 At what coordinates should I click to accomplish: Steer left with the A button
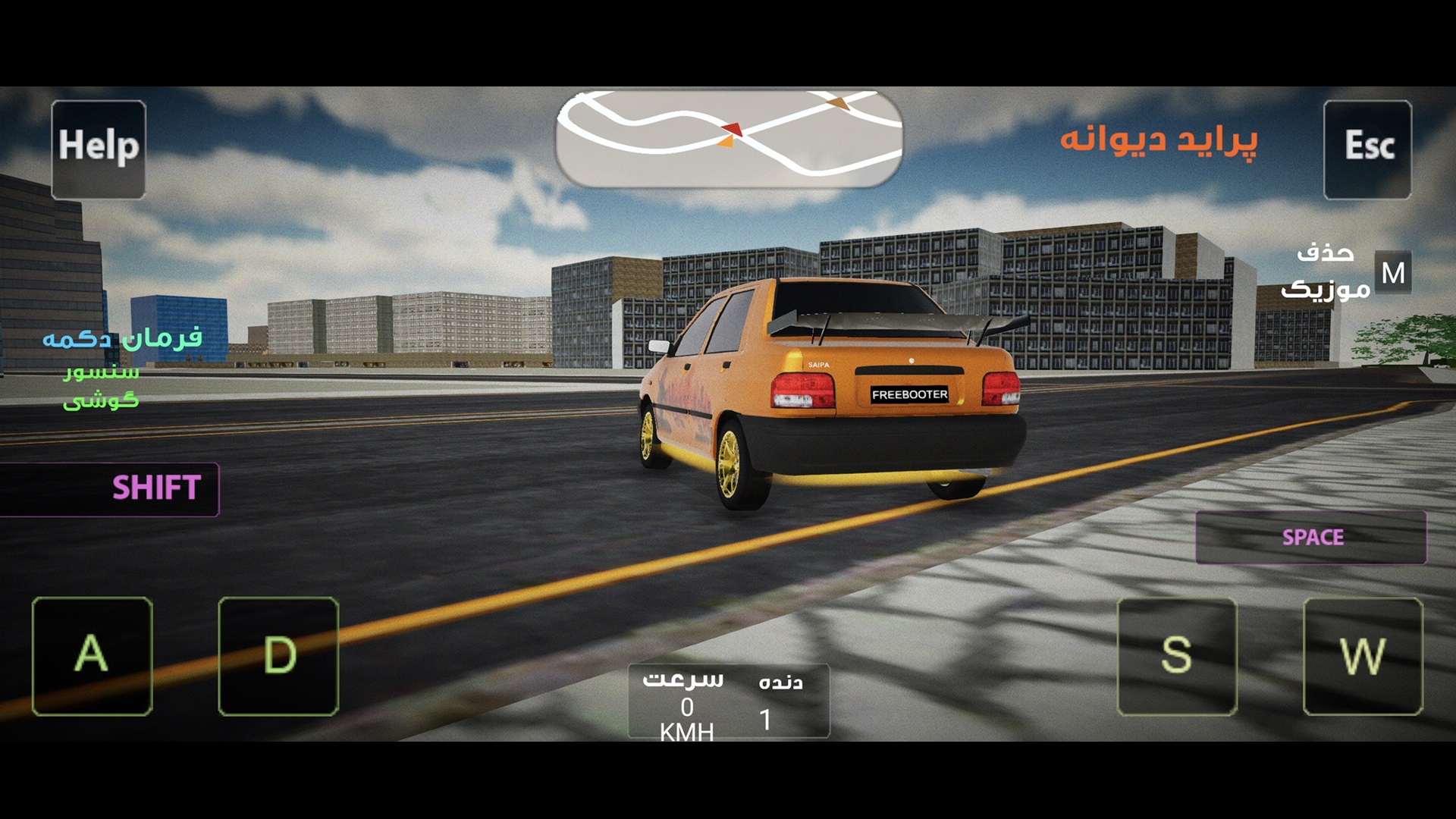(x=93, y=656)
